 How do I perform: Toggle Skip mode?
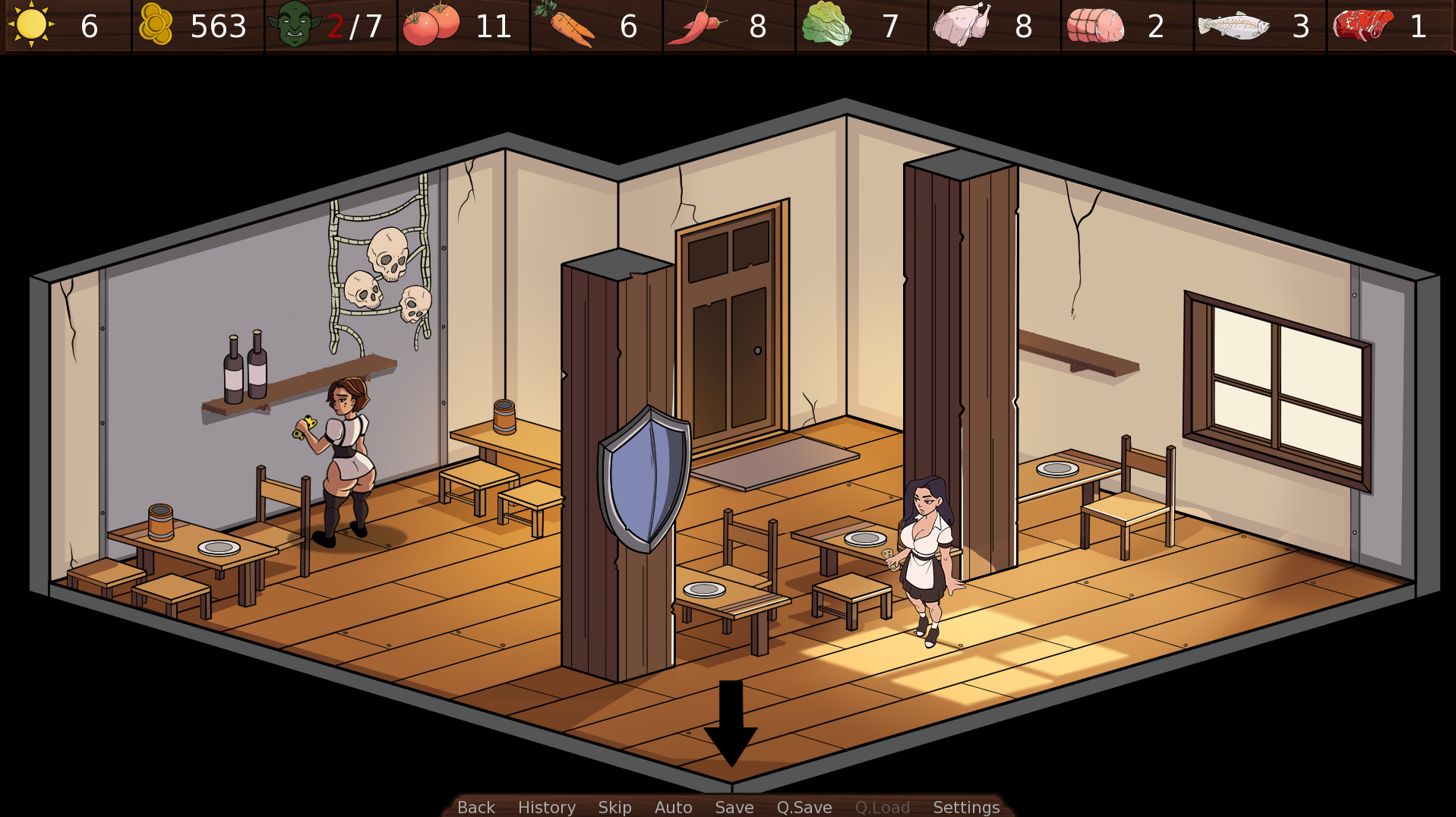coord(615,807)
